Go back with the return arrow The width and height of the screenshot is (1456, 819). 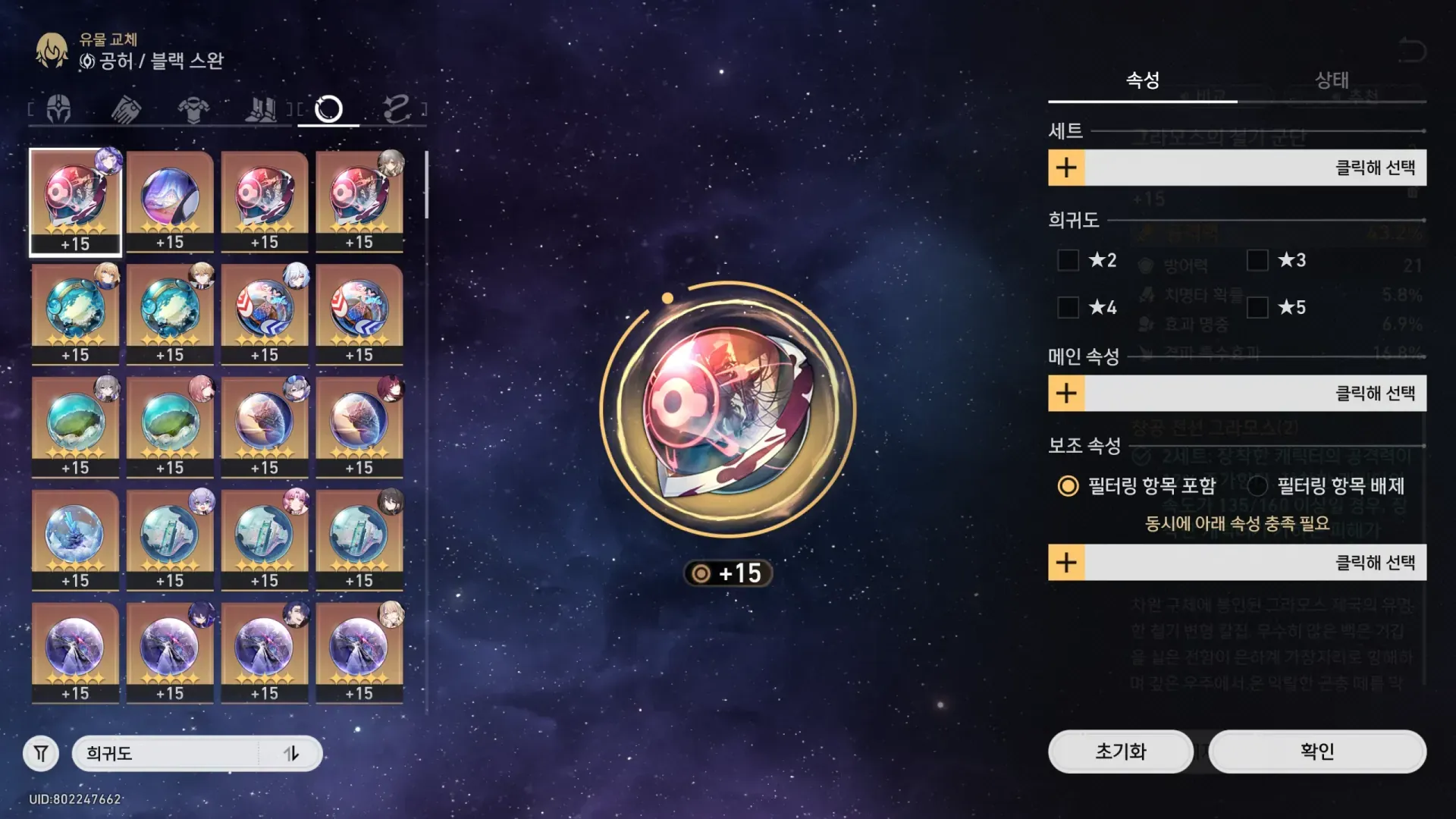1411,51
